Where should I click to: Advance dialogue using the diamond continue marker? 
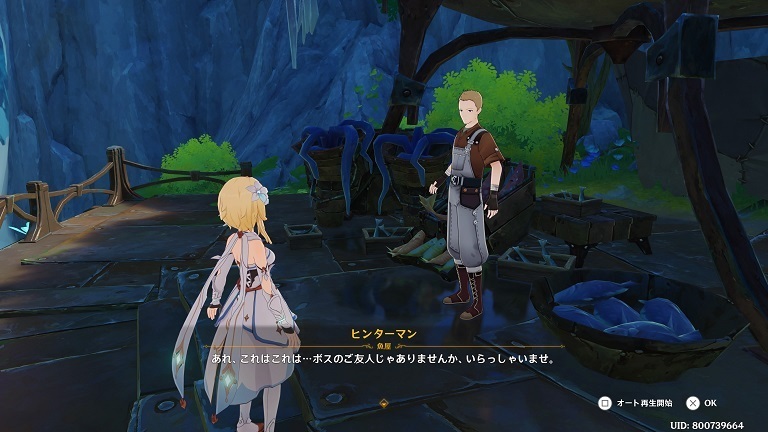[x=384, y=403]
